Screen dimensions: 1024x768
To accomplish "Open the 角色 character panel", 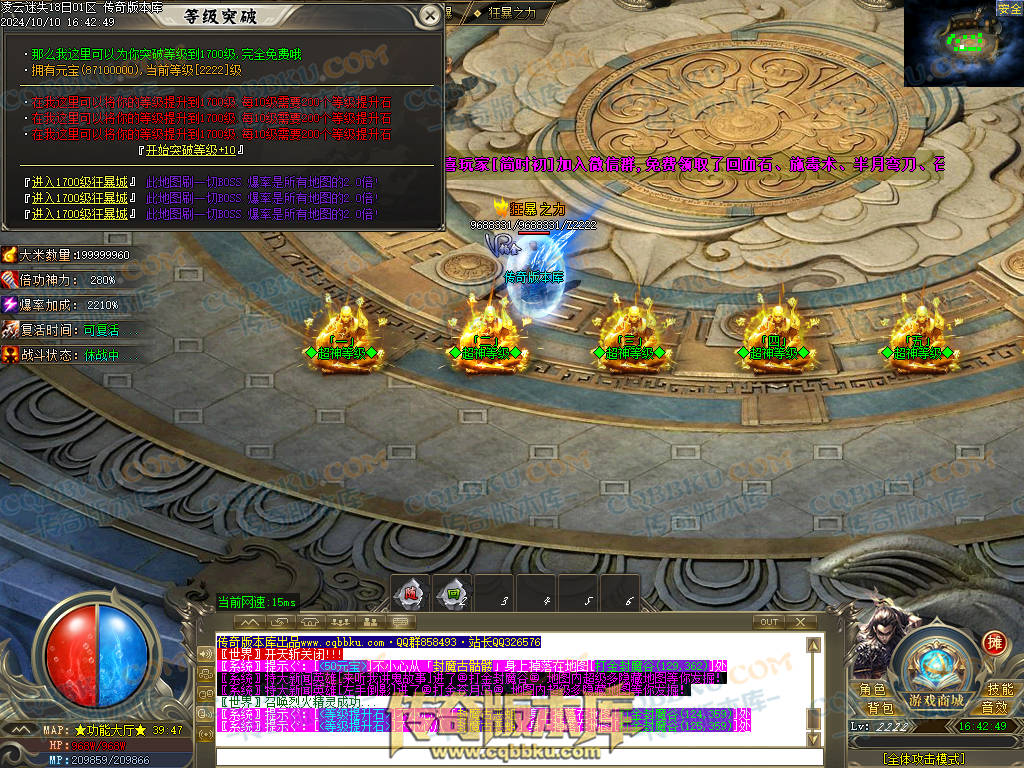I will [872, 690].
